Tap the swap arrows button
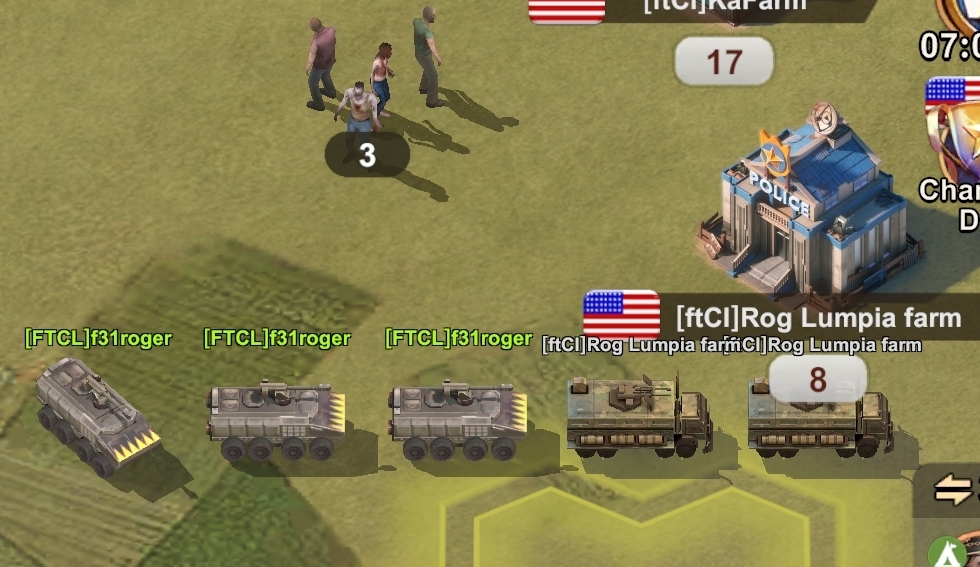Screen dimensions: 980x567 click(x=953, y=490)
